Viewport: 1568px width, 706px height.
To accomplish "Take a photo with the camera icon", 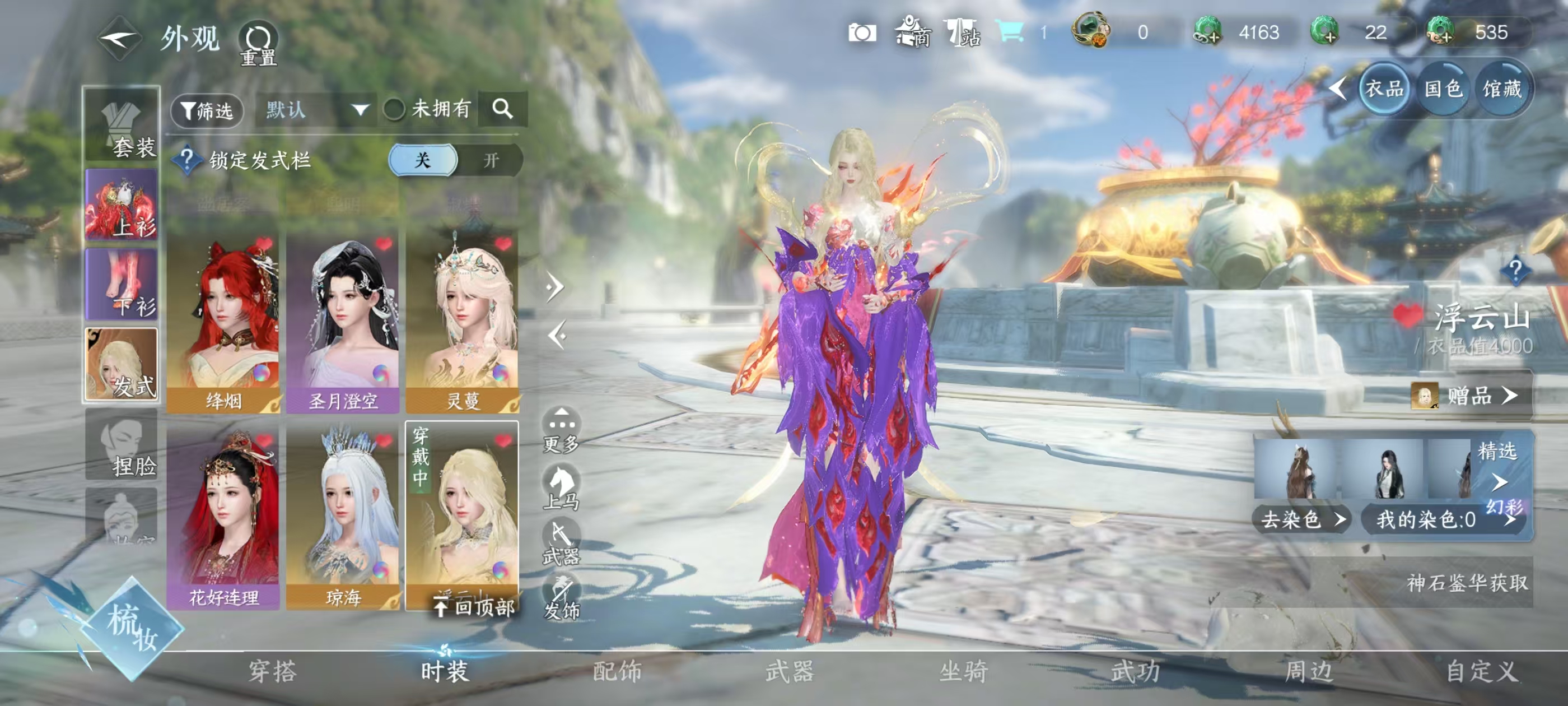I will pos(862,33).
